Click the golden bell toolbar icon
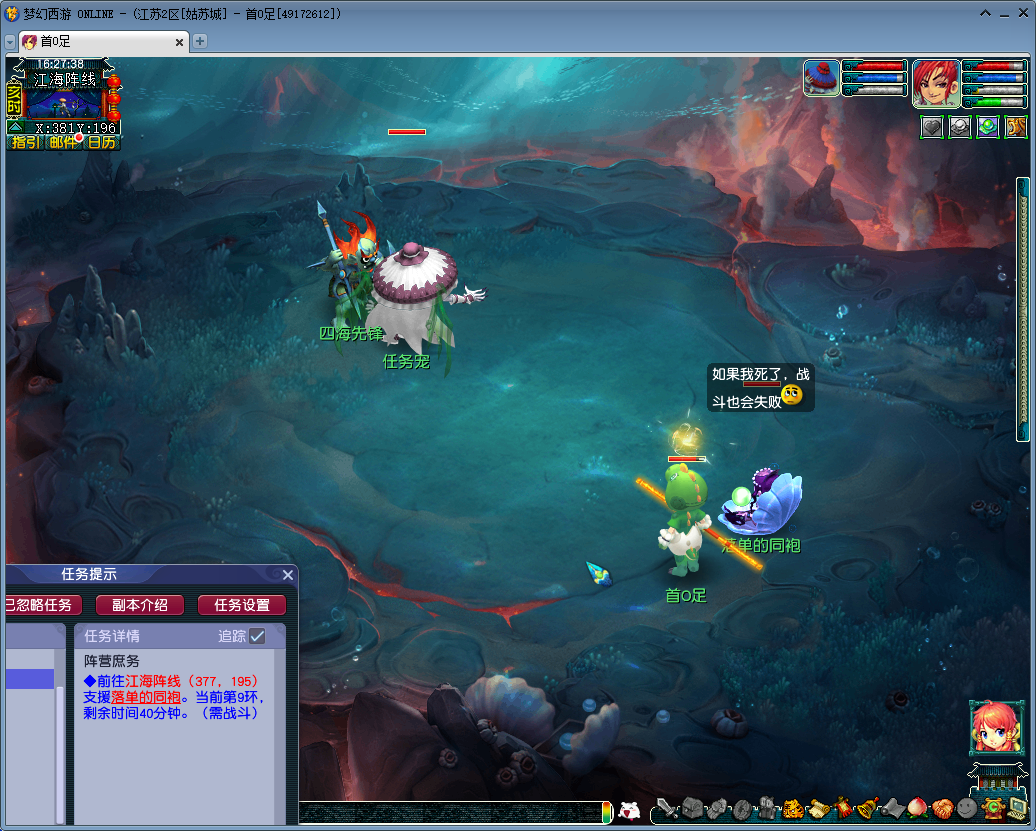This screenshot has height=831, width=1036. [867, 808]
